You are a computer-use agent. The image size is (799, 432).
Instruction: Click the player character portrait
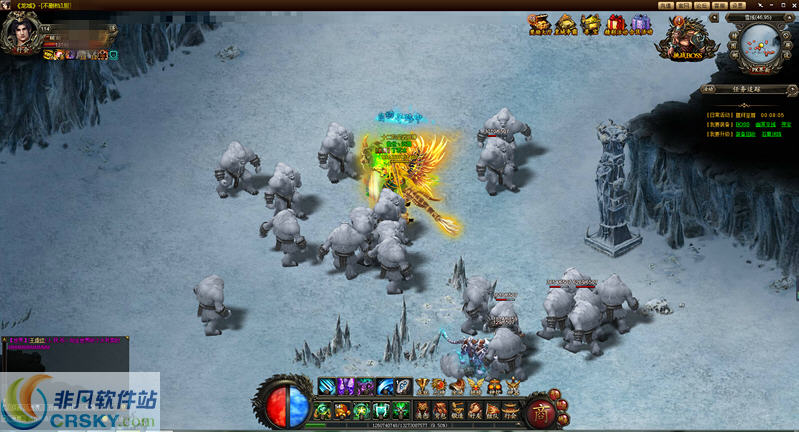(20, 31)
